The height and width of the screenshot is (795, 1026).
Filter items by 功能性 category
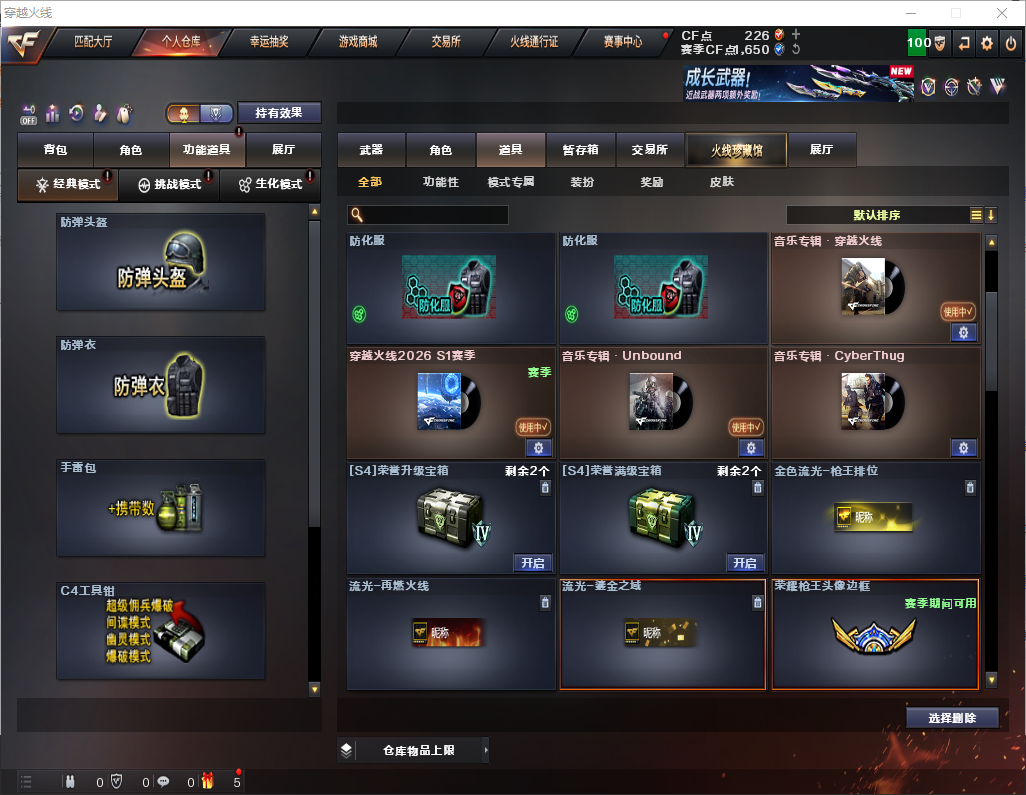pos(440,182)
